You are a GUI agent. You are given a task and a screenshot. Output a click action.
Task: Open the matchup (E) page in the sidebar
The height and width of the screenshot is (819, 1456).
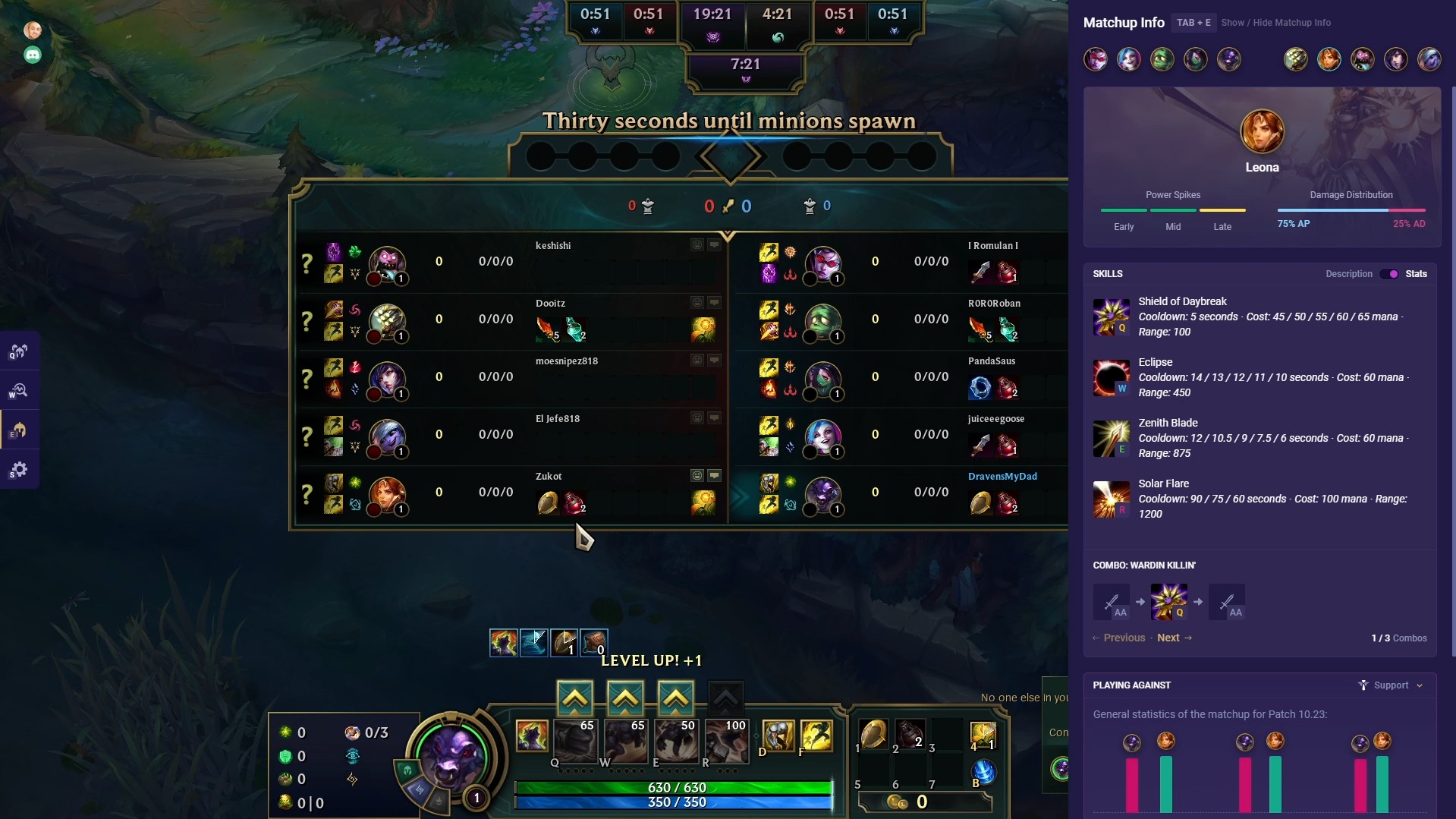[x=19, y=430]
